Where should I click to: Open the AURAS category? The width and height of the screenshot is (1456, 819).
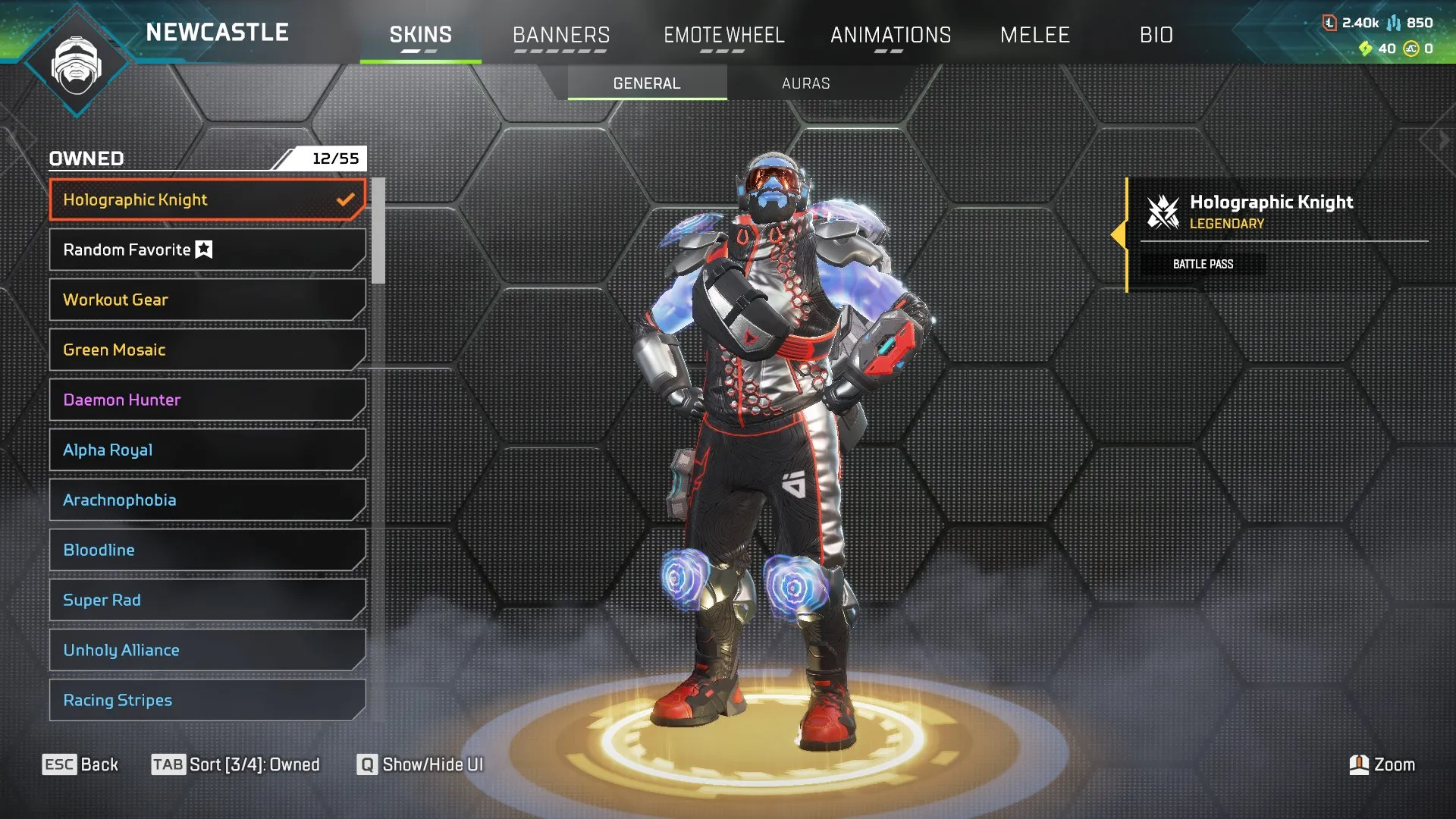806,83
